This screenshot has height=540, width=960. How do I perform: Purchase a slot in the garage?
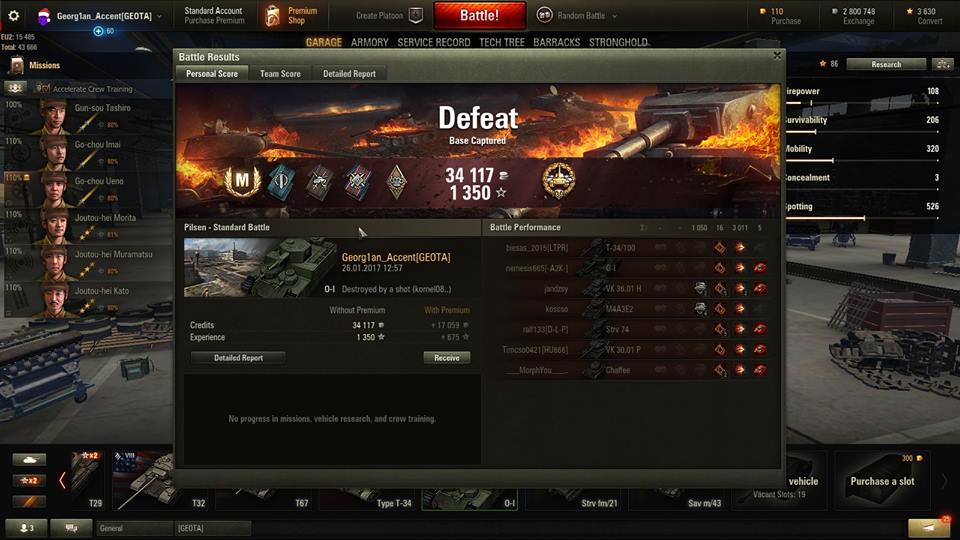point(882,481)
